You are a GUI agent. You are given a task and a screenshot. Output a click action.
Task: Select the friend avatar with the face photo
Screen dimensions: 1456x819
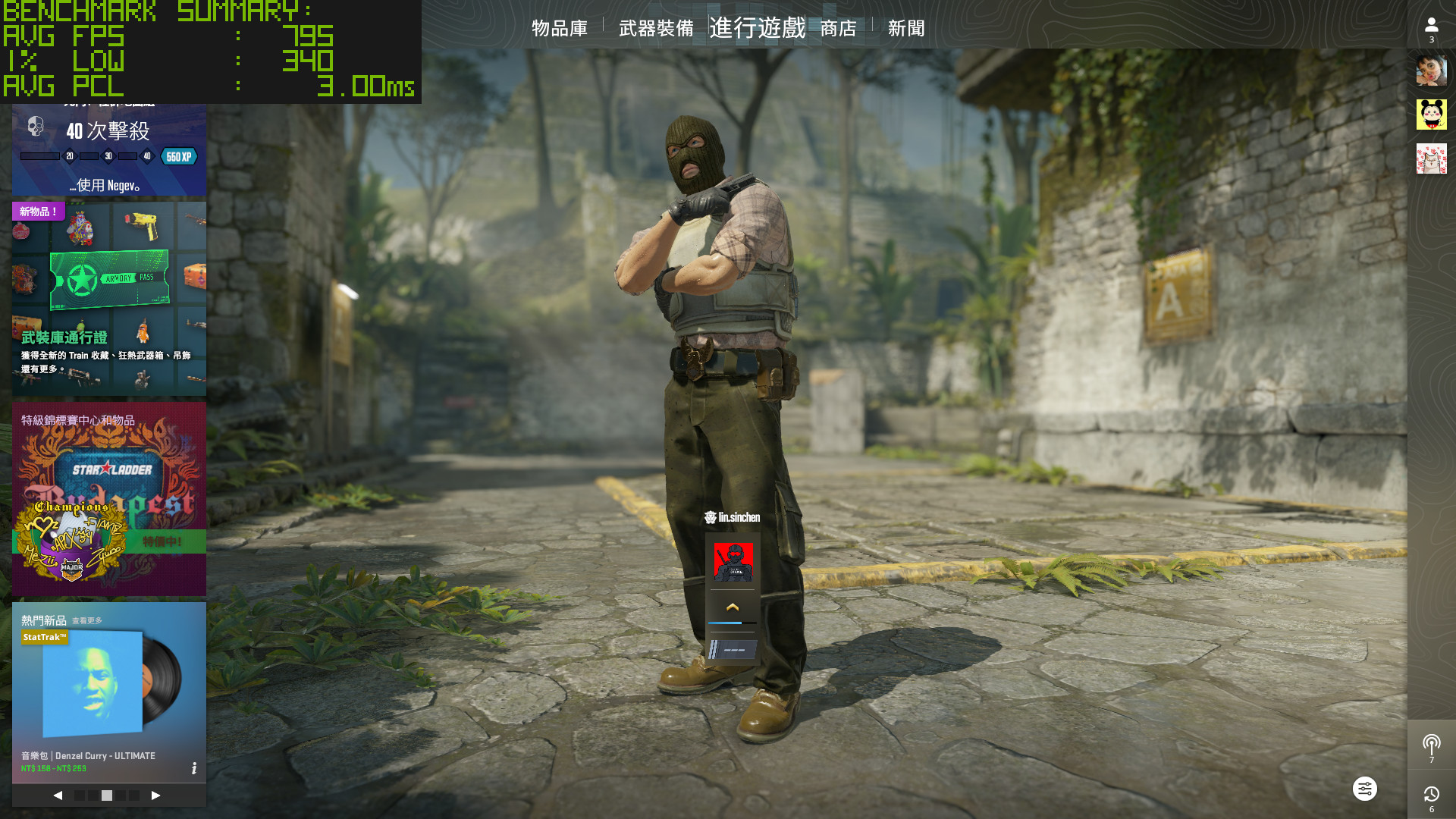click(1431, 71)
